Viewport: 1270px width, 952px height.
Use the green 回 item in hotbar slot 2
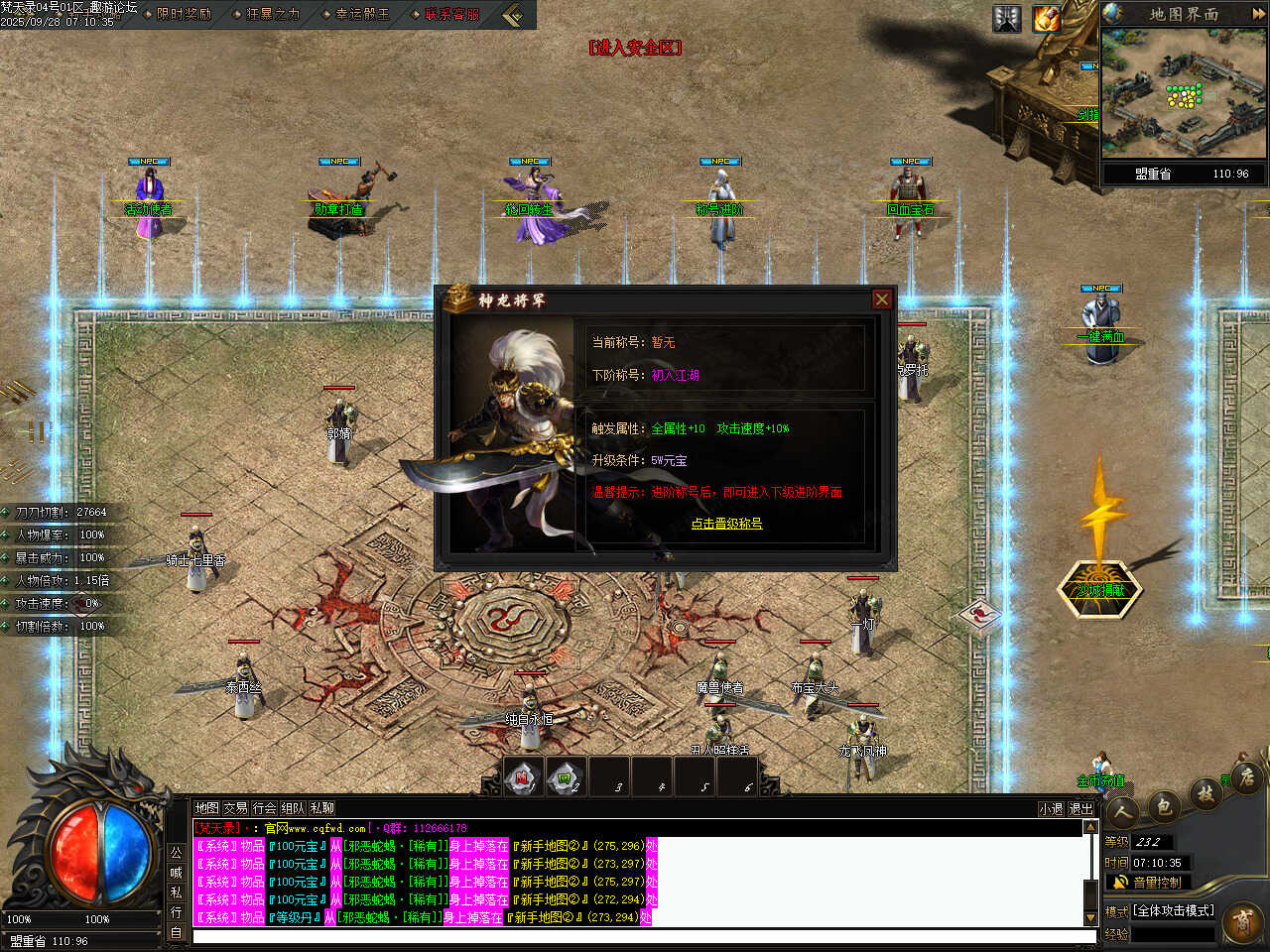(565, 778)
